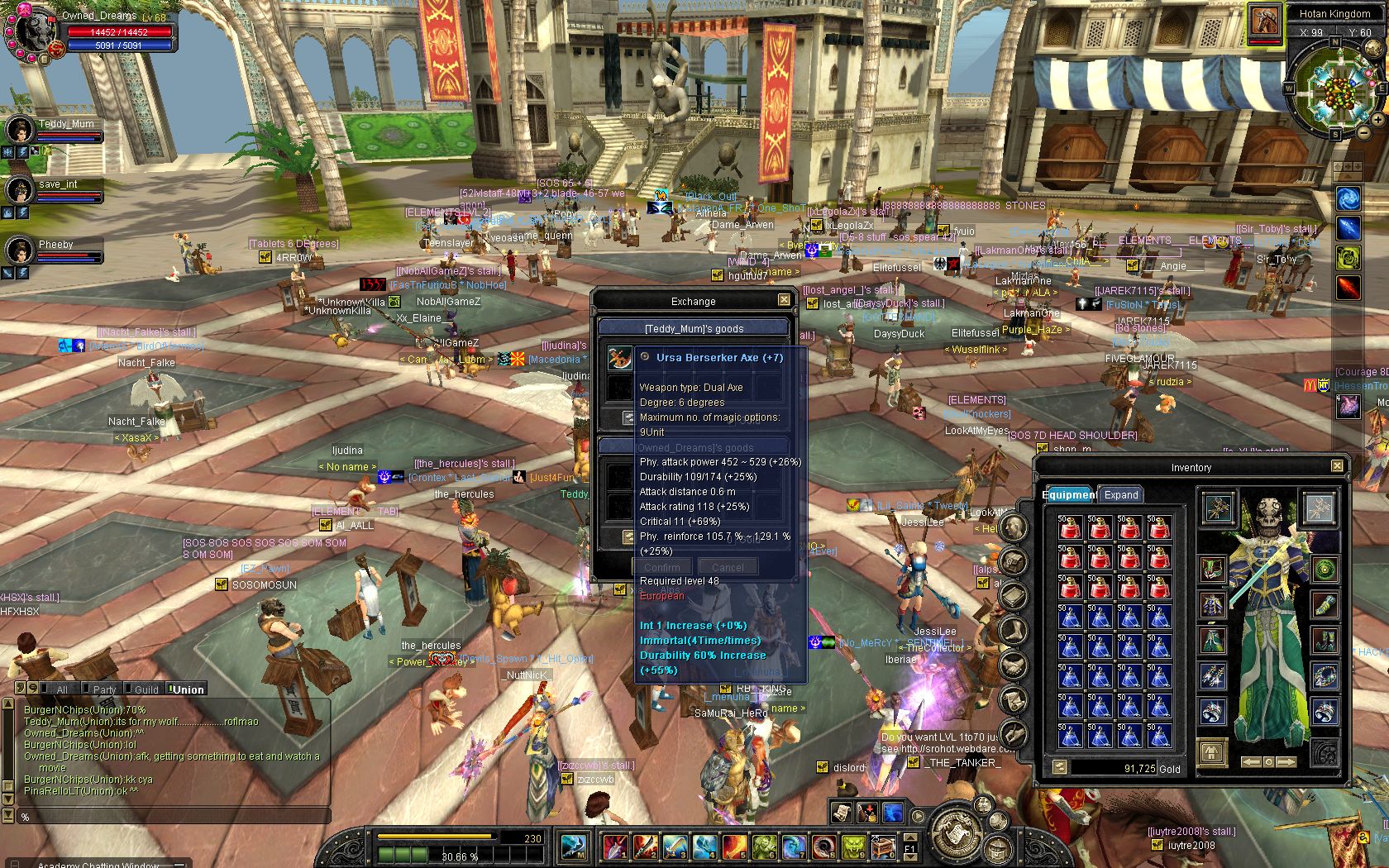Advance hotbar page with down arrow
The height and width of the screenshot is (868, 1389).
point(909,857)
